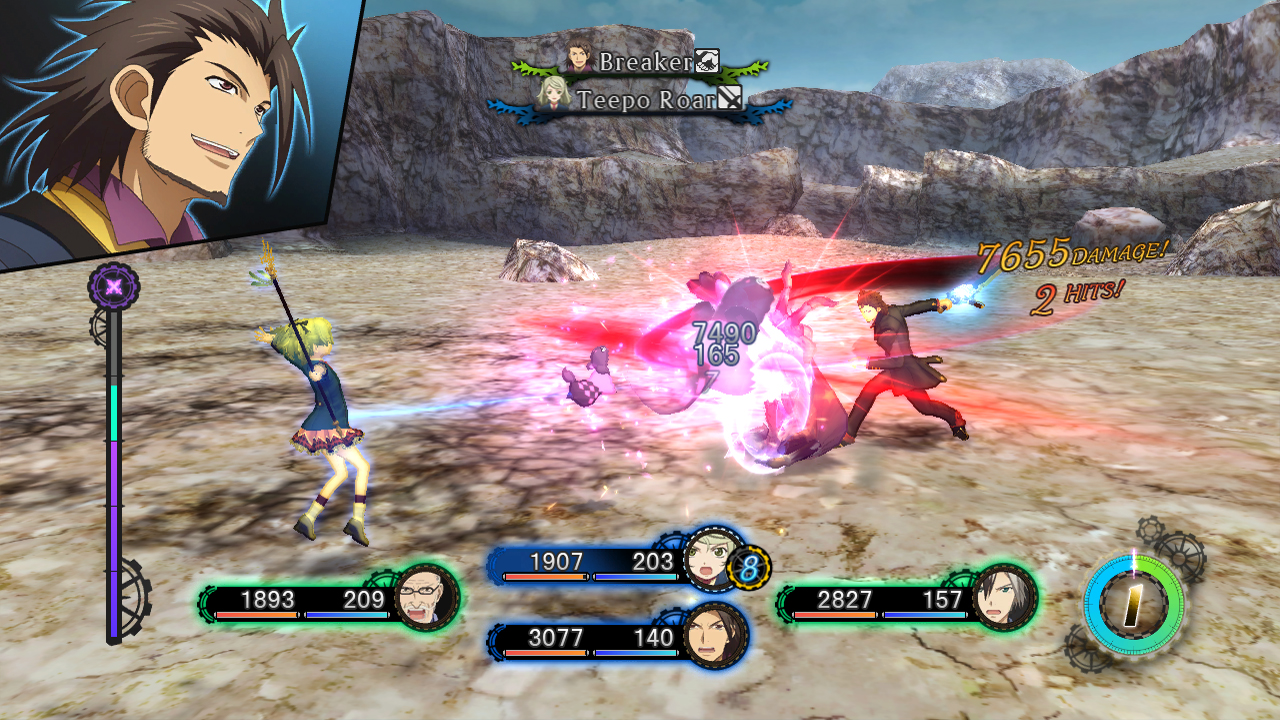Click the purple emblem atop the link gauge
This screenshot has width=1280, height=720.
(114, 287)
